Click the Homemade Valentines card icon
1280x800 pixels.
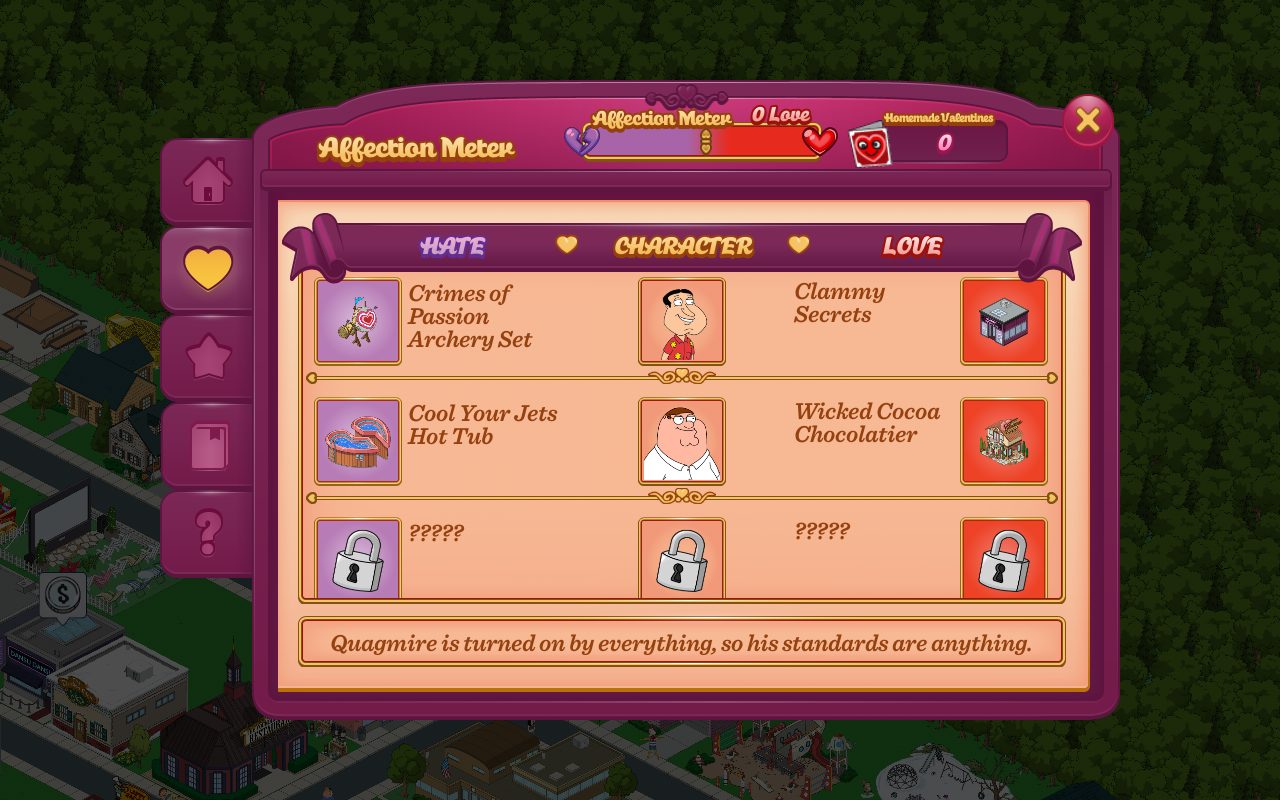[870, 145]
